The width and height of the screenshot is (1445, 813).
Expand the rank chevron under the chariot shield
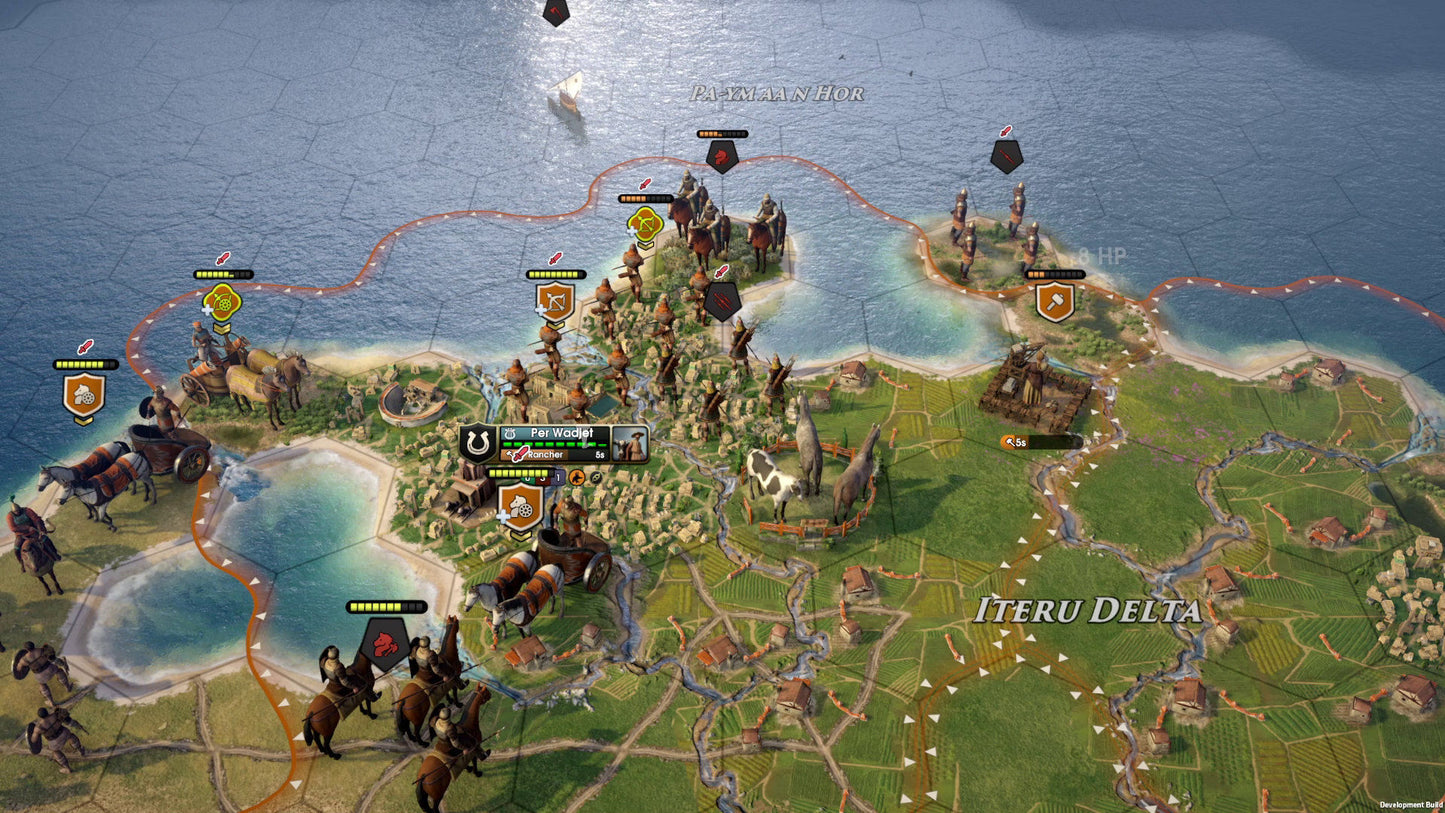point(521,534)
